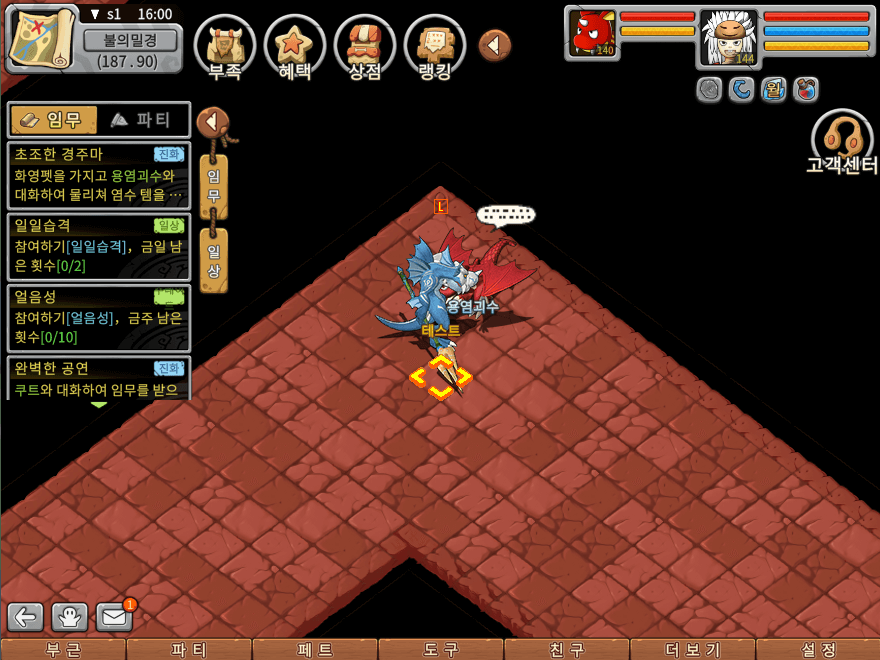The height and width of the screenshot is (660, 880).
Task: Click the red dragon pet portrait
Action: click(592, 33)
